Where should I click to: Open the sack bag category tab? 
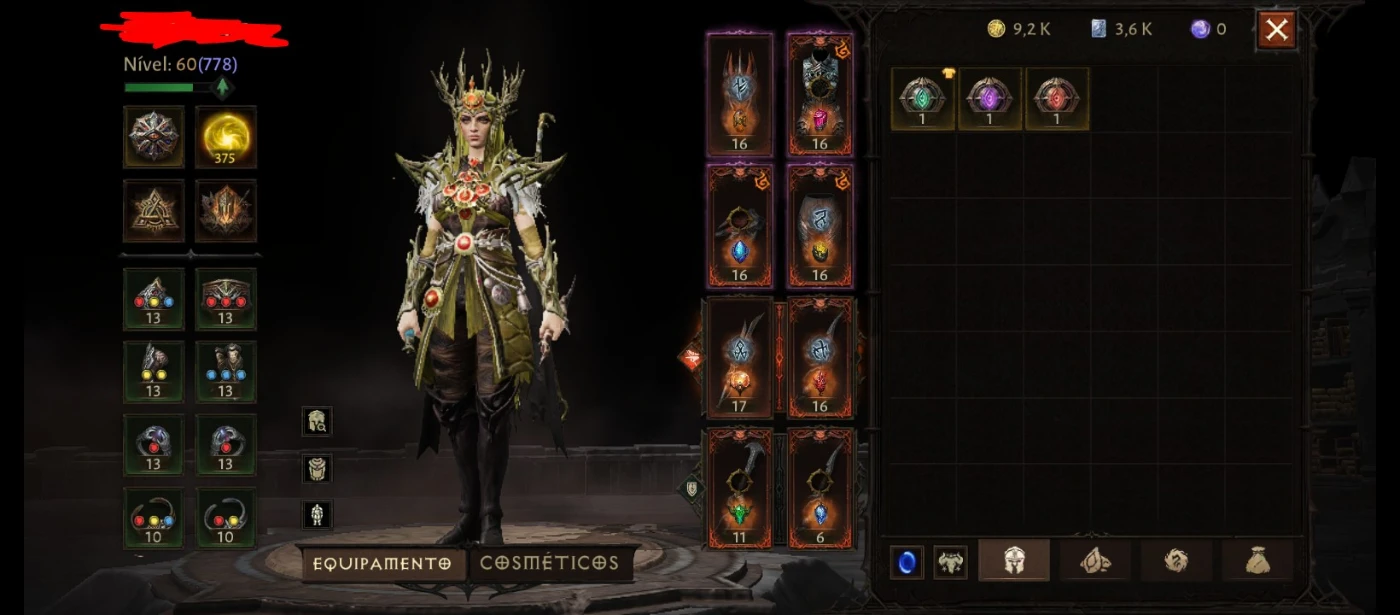pyautogui.click(x=1257, y=561)
